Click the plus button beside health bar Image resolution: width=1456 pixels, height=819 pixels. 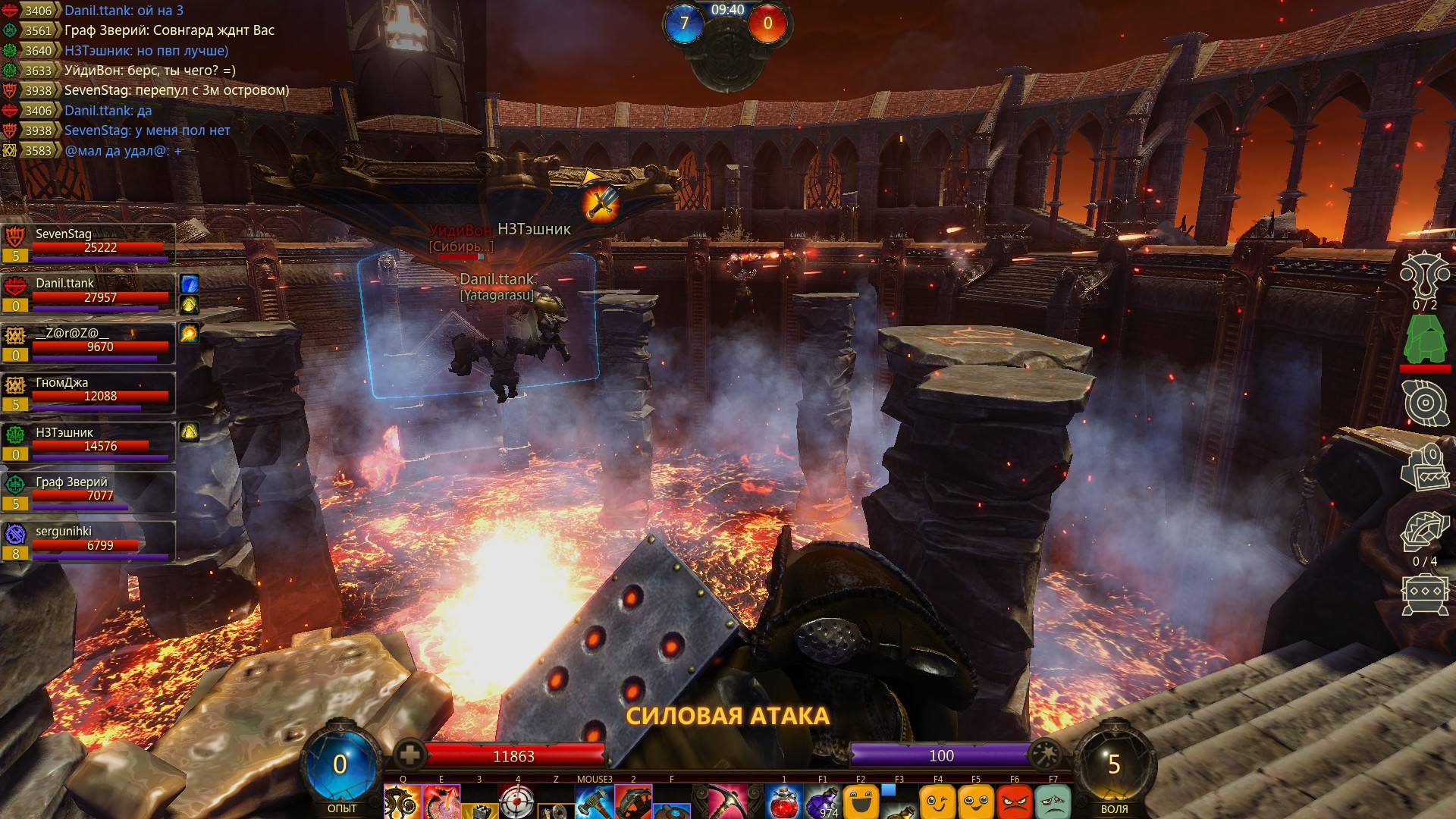(409, 755)
